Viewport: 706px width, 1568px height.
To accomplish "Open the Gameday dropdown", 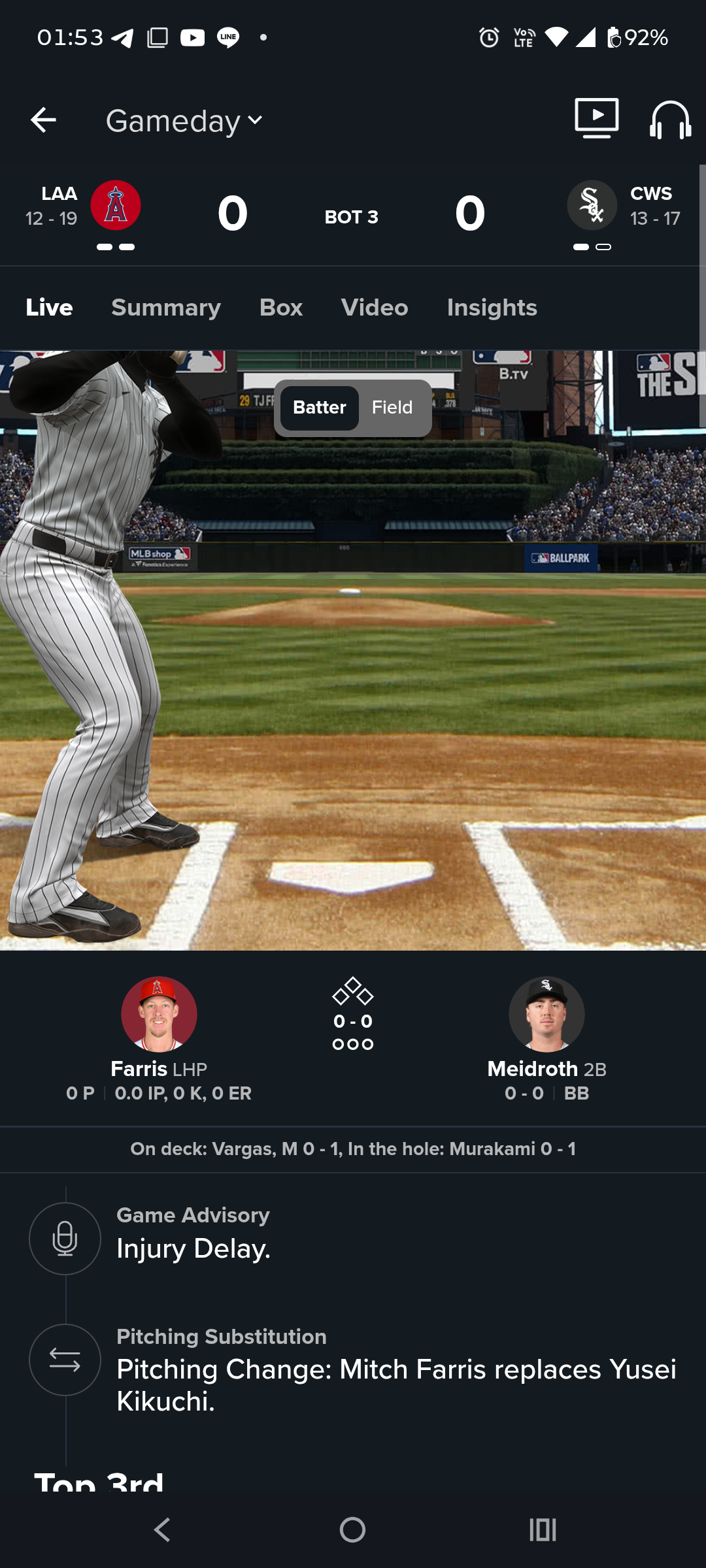I will [184, 122].
